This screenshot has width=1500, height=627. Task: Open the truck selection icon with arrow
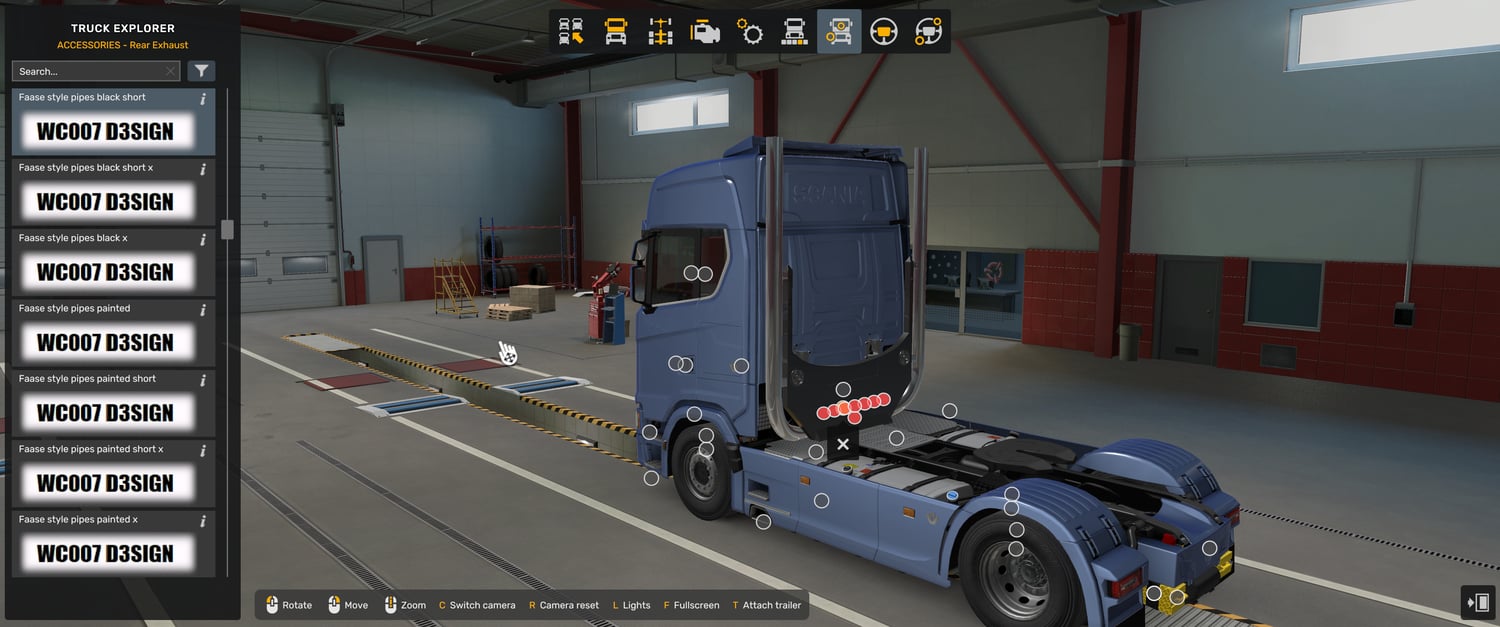571,32
